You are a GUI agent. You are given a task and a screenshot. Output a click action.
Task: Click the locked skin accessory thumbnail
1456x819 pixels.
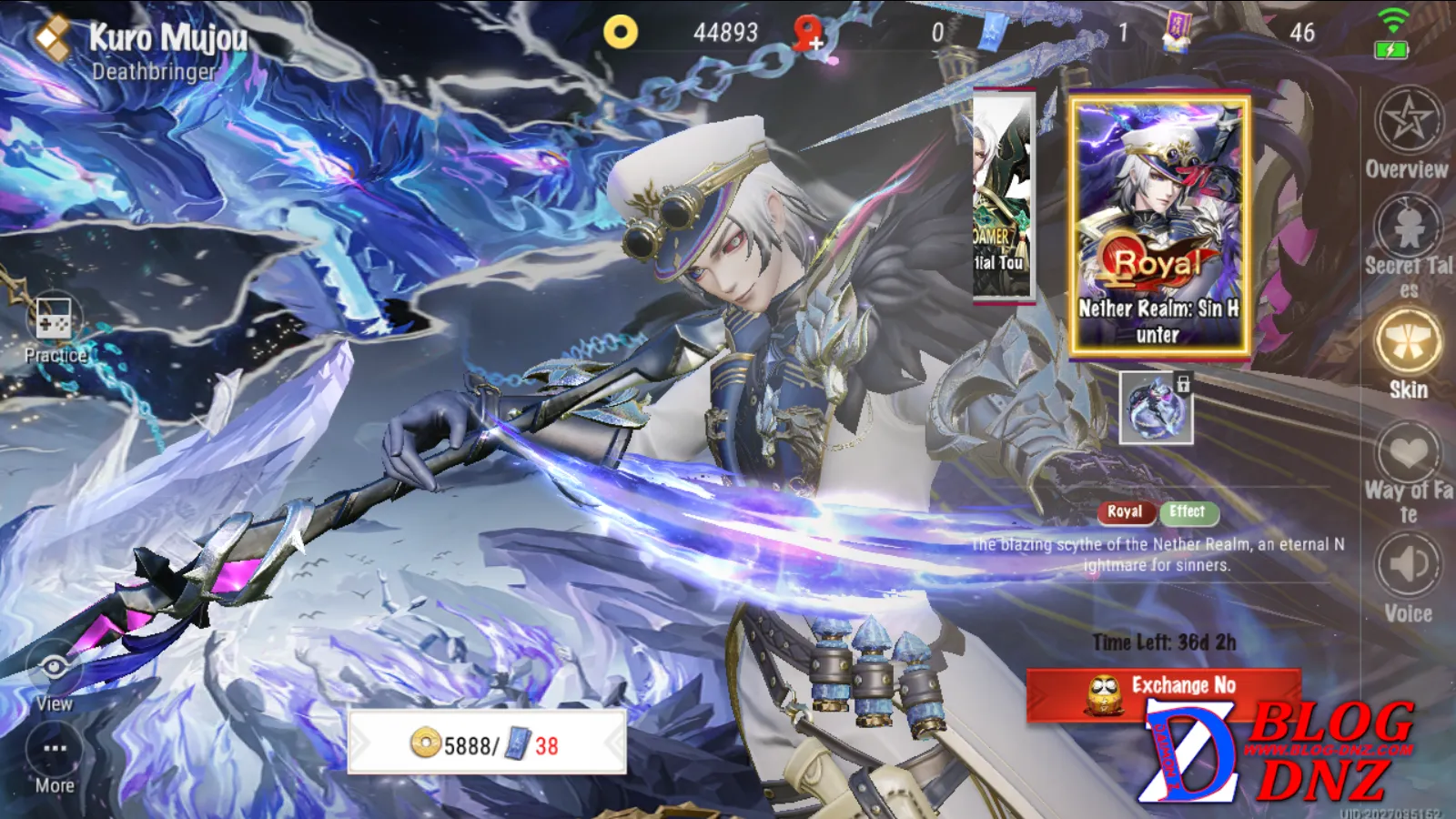click(x=1156, y=408)
